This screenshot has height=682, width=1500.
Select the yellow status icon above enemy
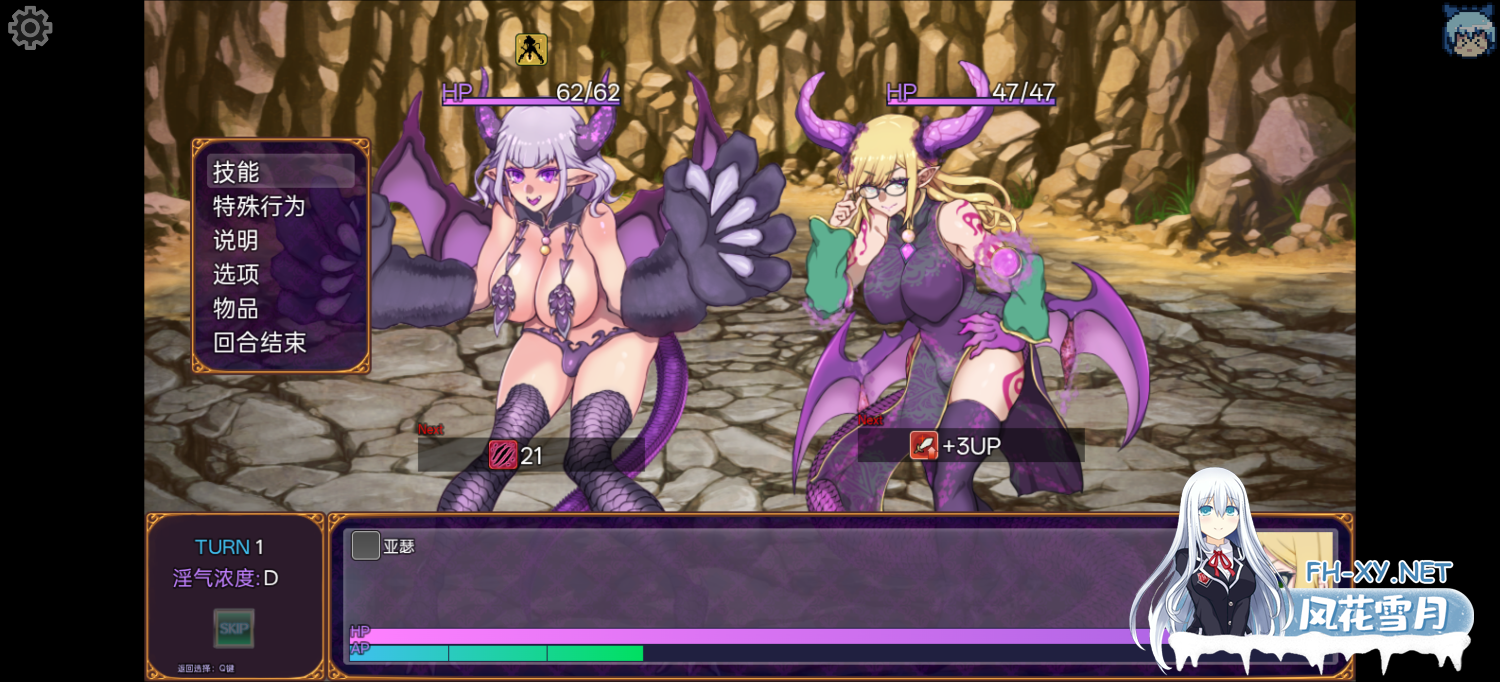click(x=531, y=49)
